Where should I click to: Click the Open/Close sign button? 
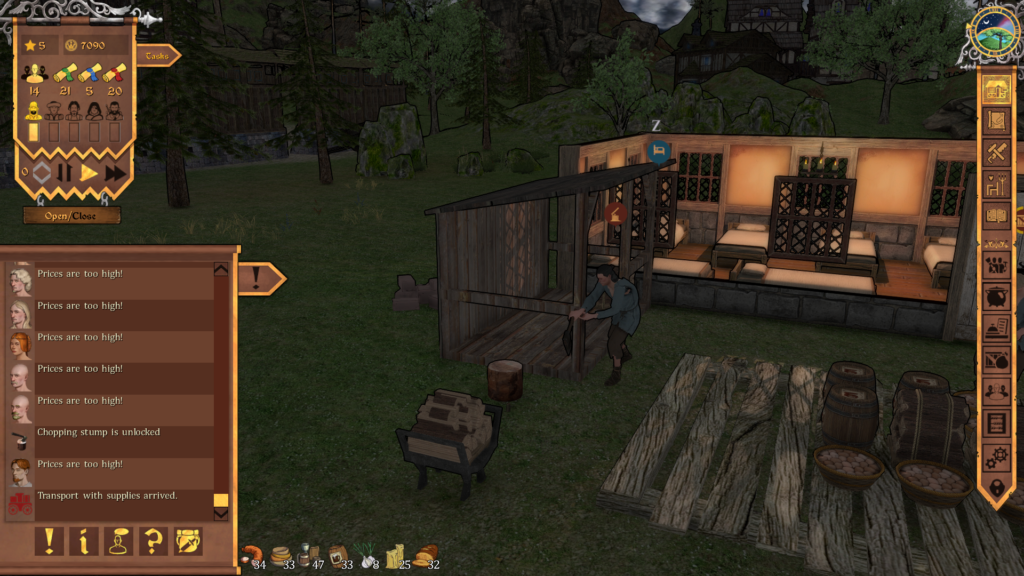(x=72, y=215)
